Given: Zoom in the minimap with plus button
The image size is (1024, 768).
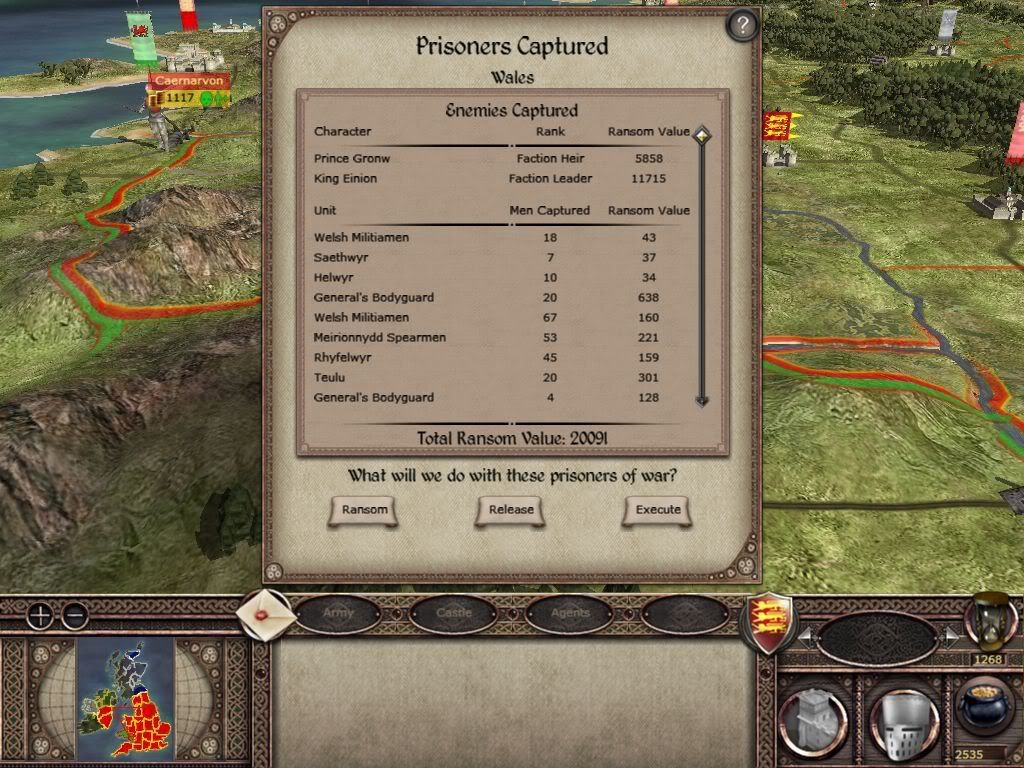Looking at the screenshot, I should [40, 616].
